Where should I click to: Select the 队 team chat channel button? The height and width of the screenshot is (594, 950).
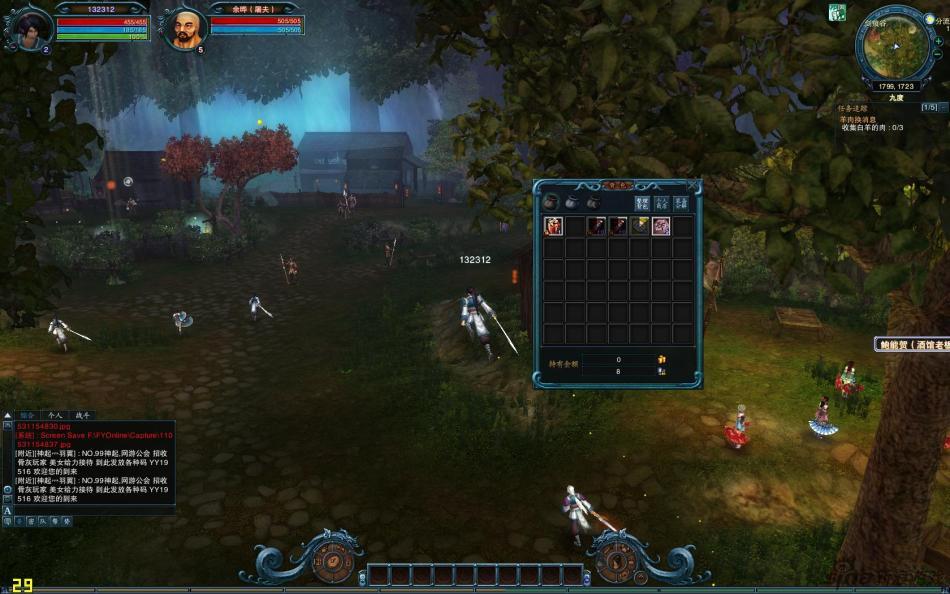(43, 521)
